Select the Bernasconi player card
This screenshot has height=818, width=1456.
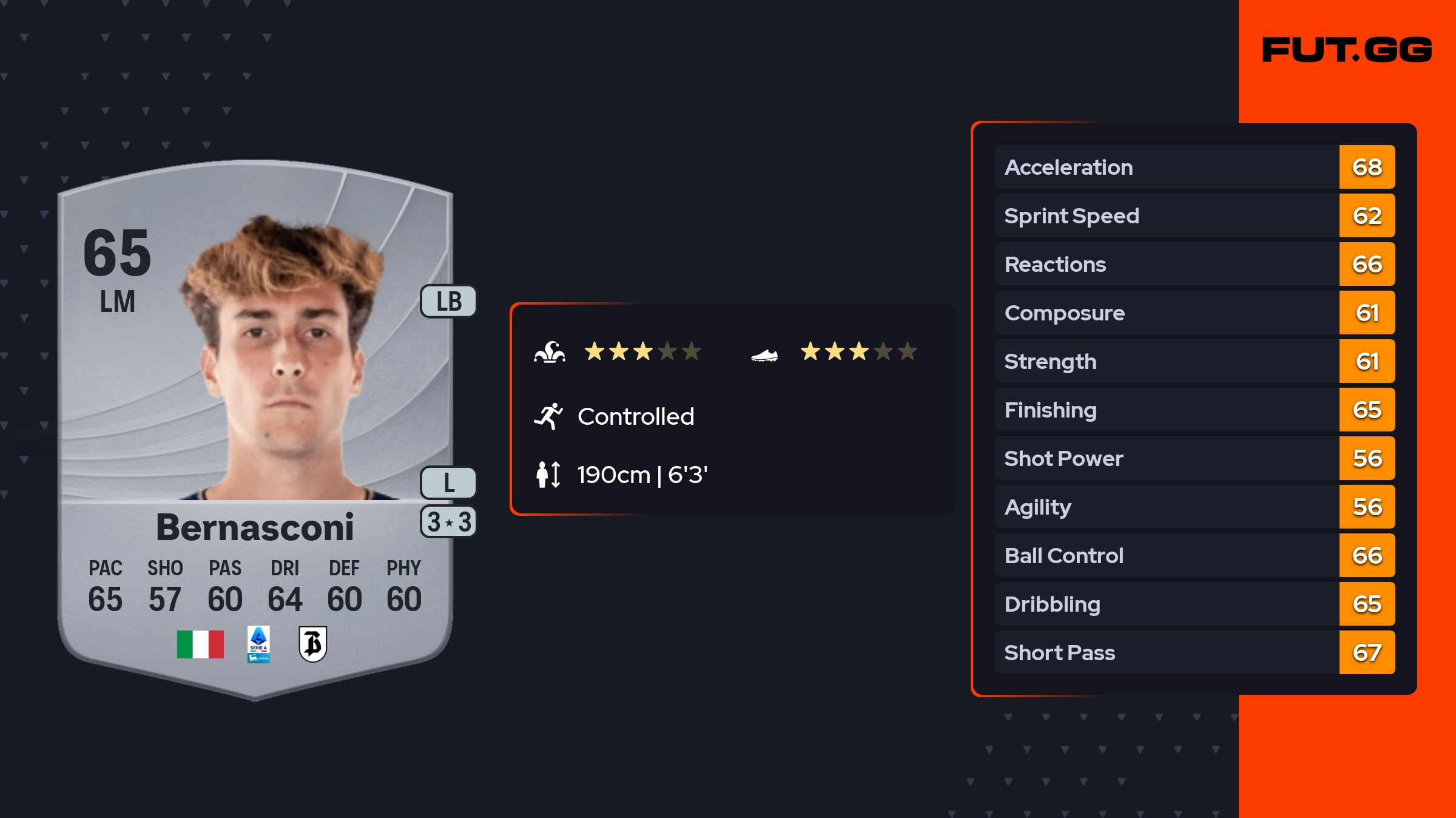pos(255,425)
